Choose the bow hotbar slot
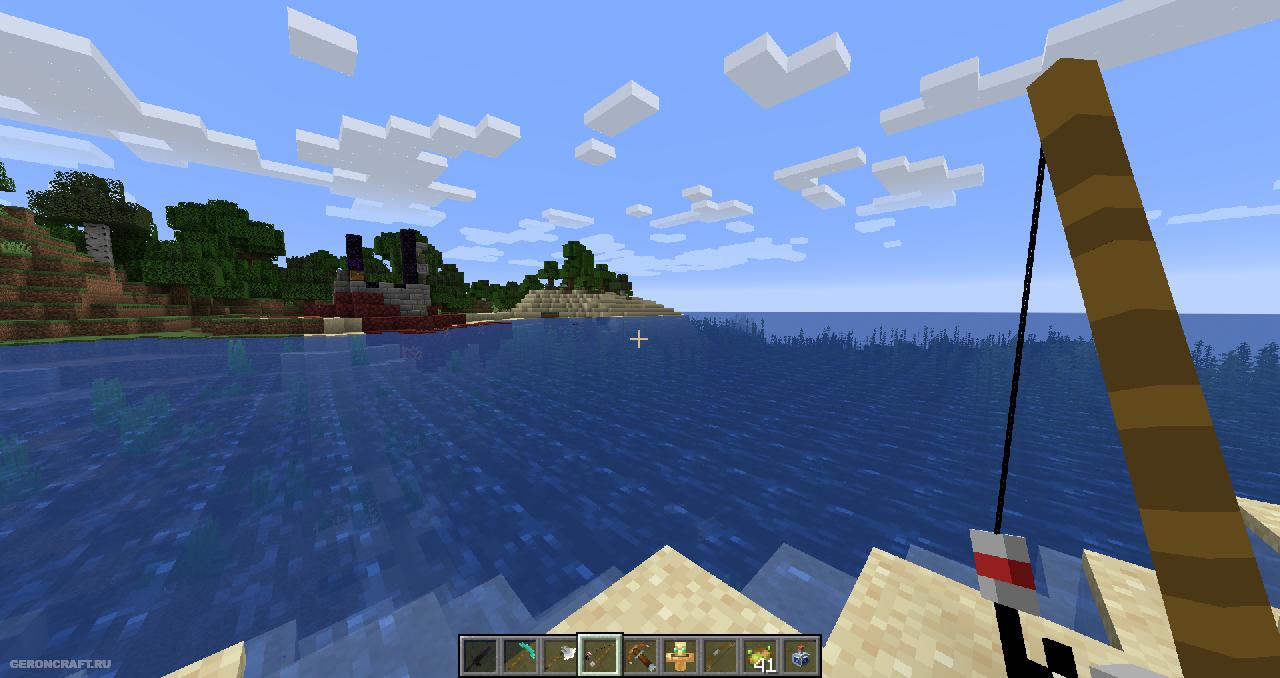The width and height of the screenshot is (1280, 678). coord(720,656)
